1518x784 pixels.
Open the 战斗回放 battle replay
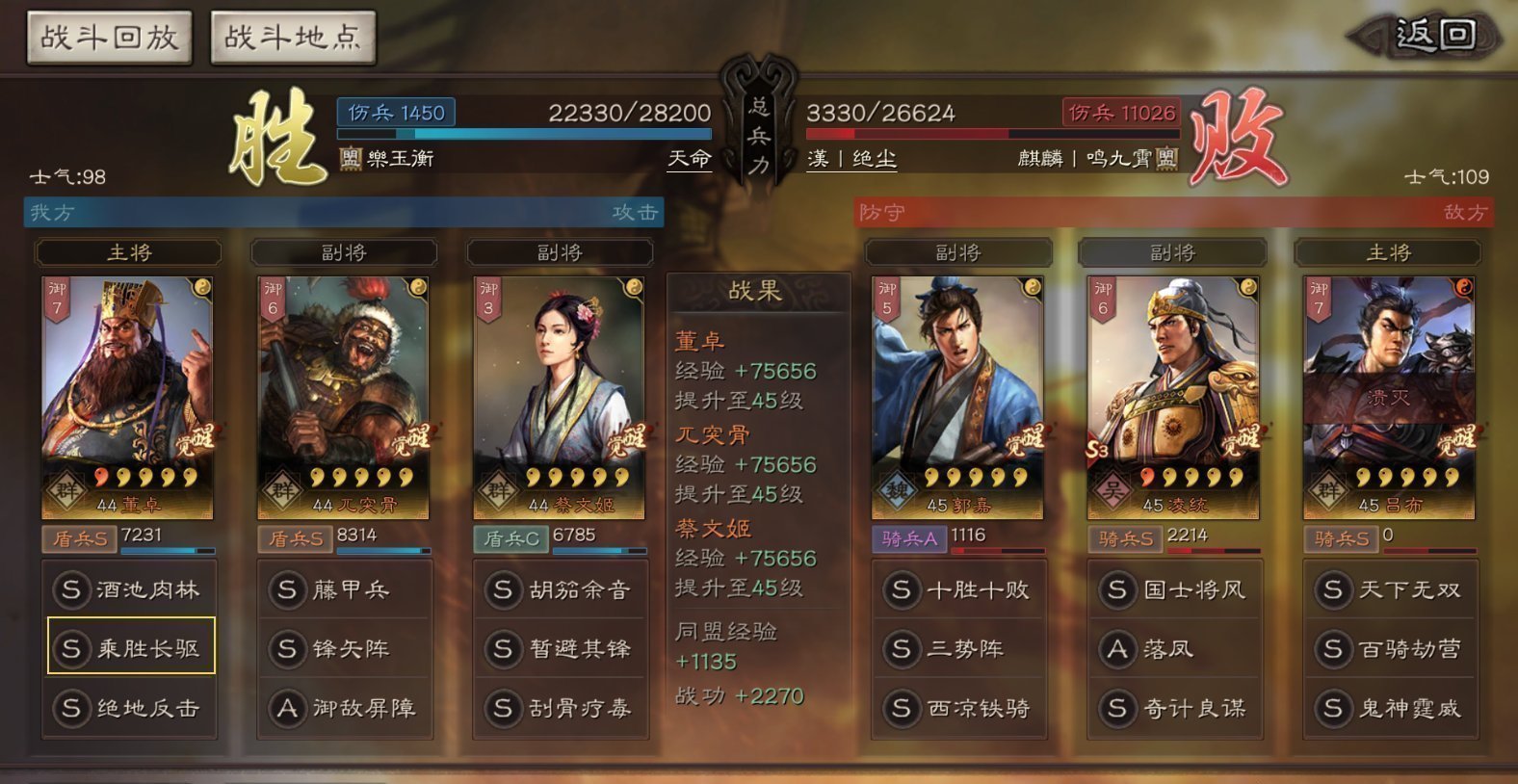tap(109, 38)
